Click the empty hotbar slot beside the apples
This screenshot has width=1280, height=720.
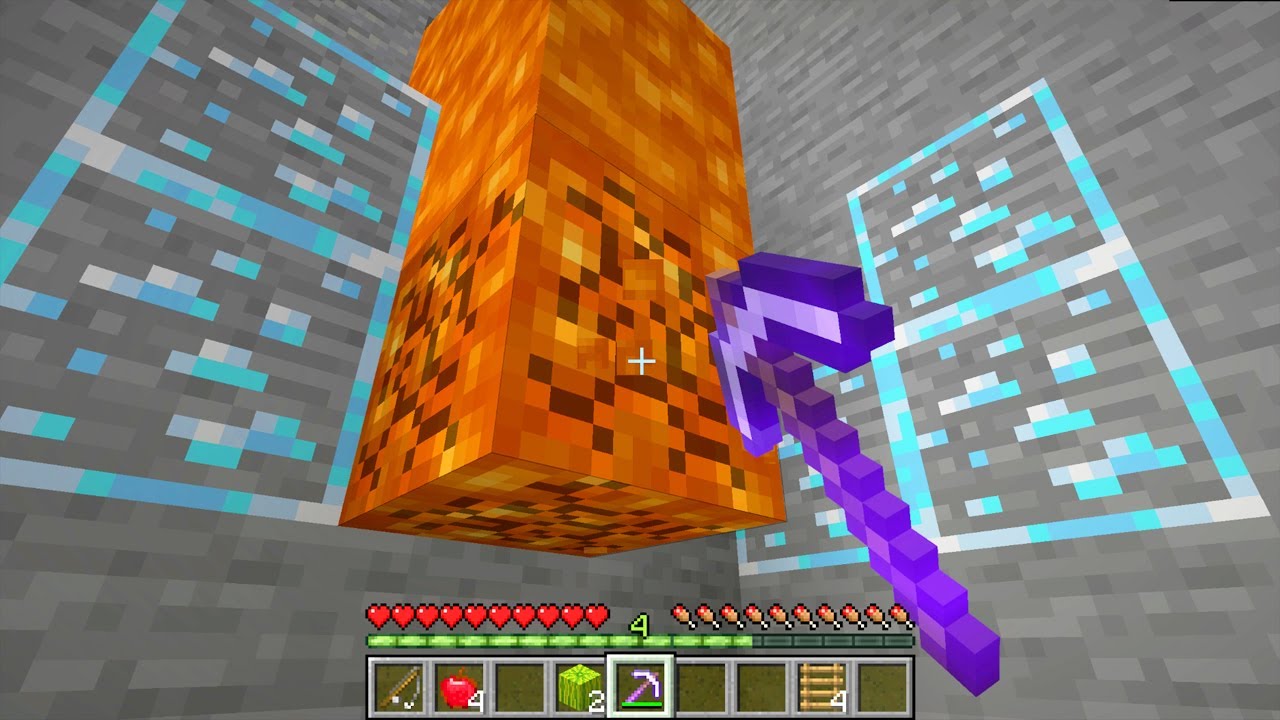[520, 688]
